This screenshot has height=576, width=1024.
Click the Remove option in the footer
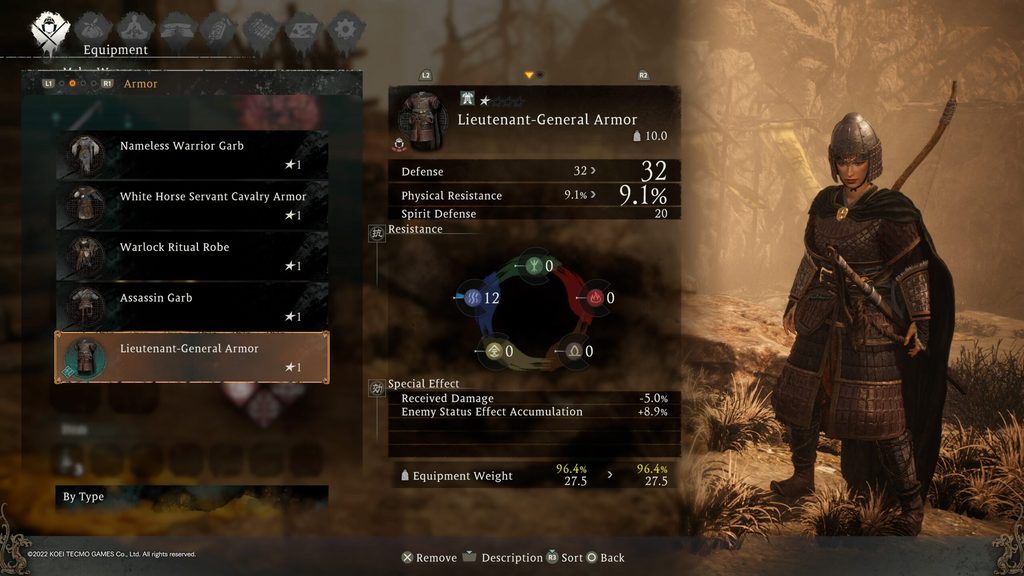(x=429, y=558)
